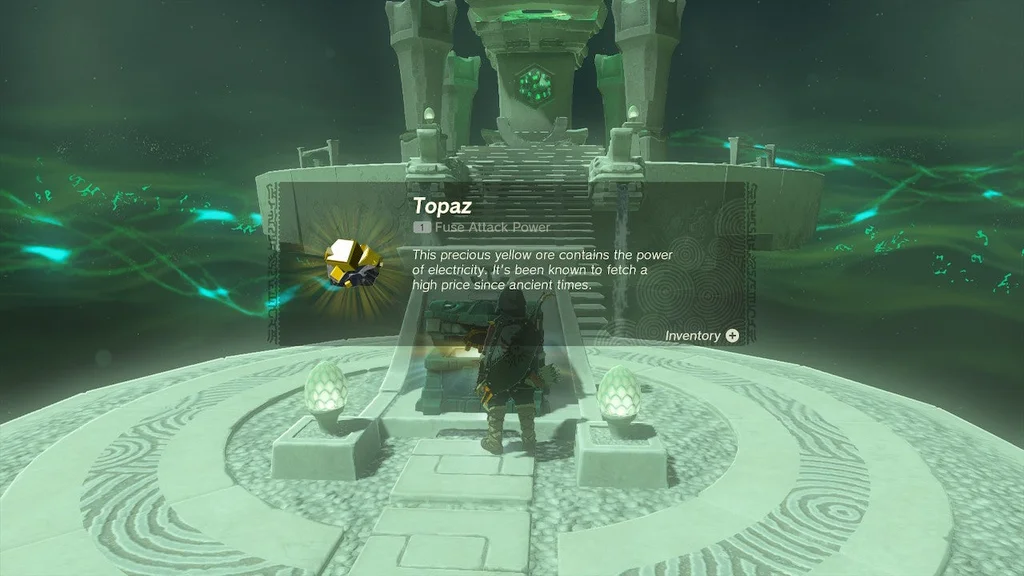This screenshot has height=576, width=1024.
Task: Select the Topaz gem icon
Action: coord(352,264)
